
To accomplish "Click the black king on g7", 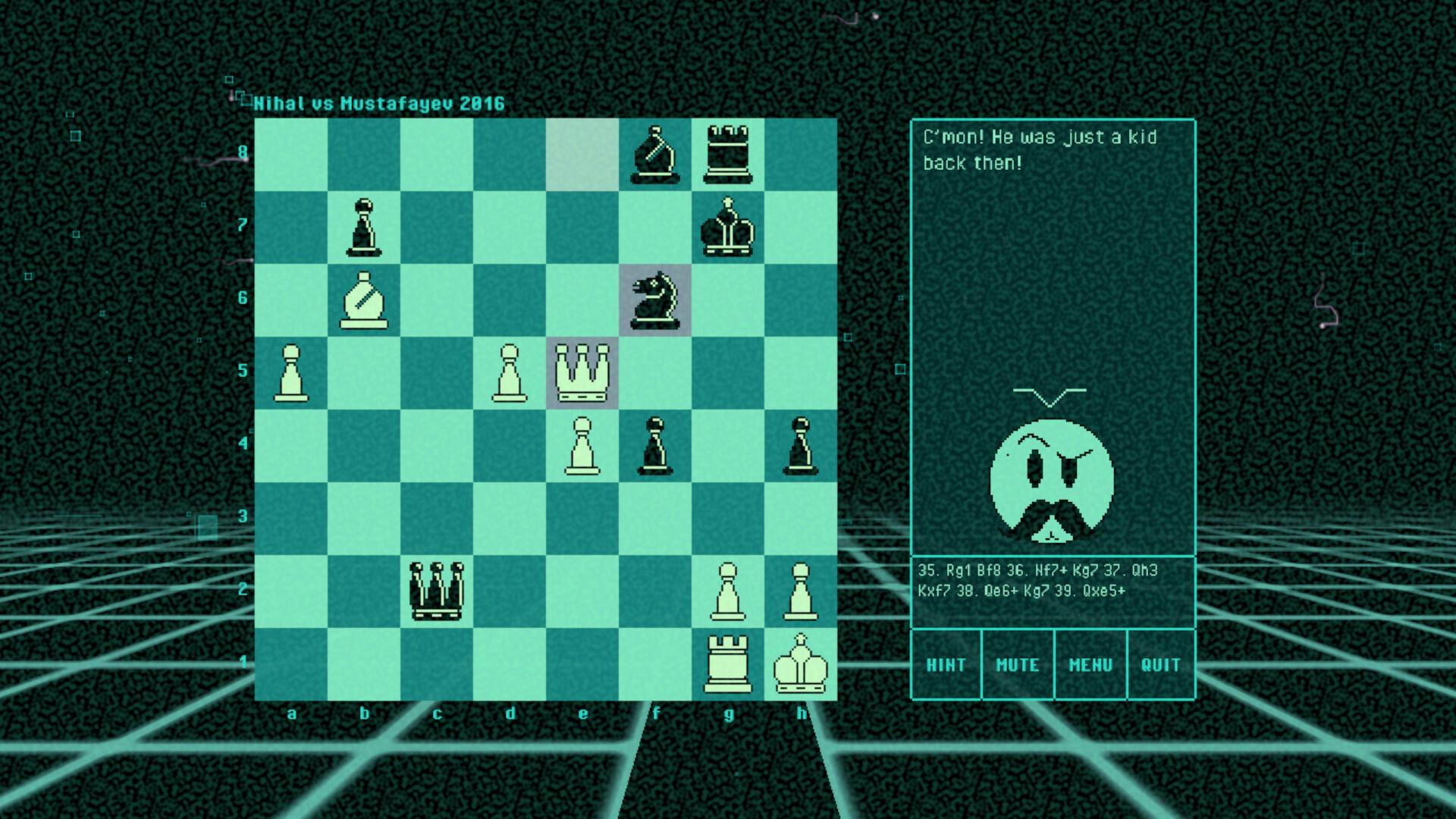I will [x=730, y=225].
